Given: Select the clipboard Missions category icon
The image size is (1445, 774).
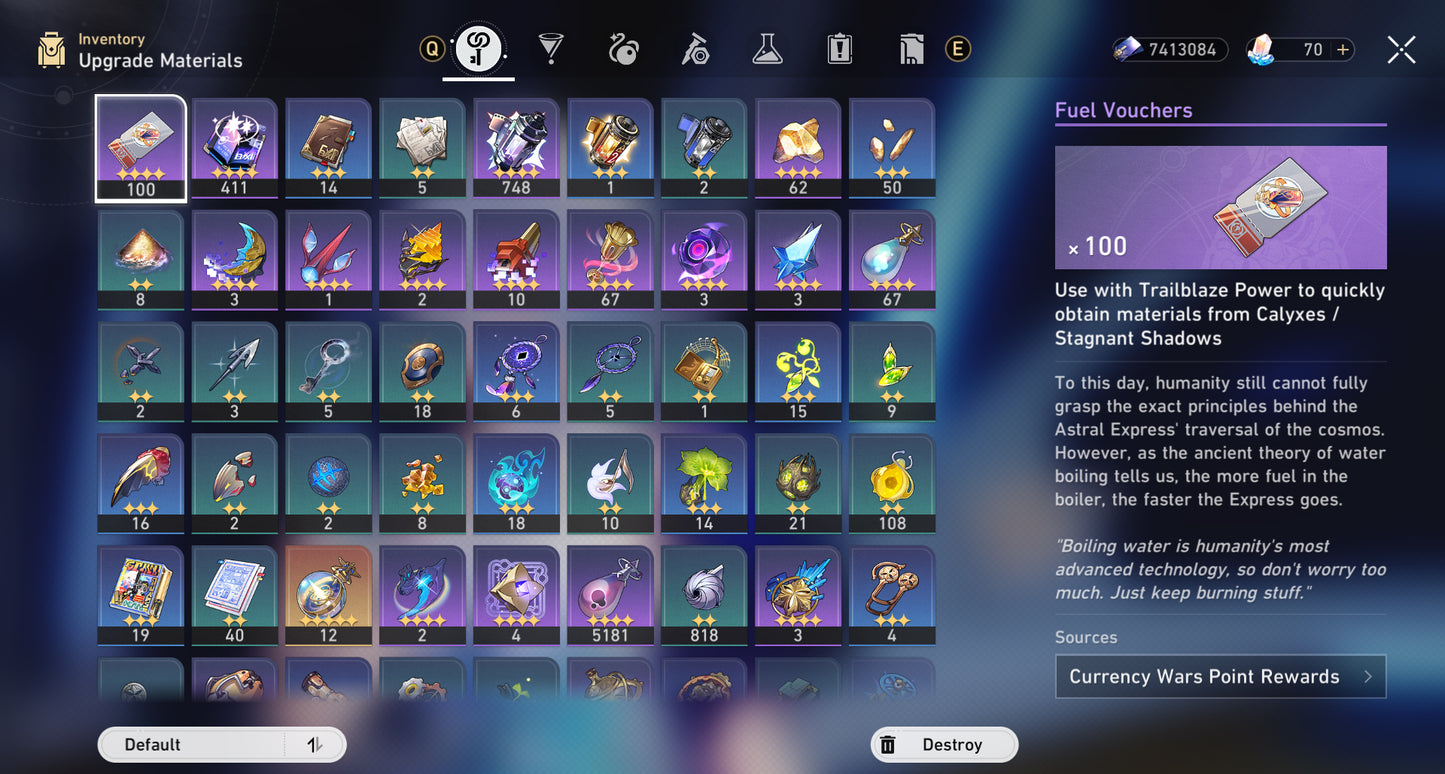Looking at the screenshot, I should 839,48.
